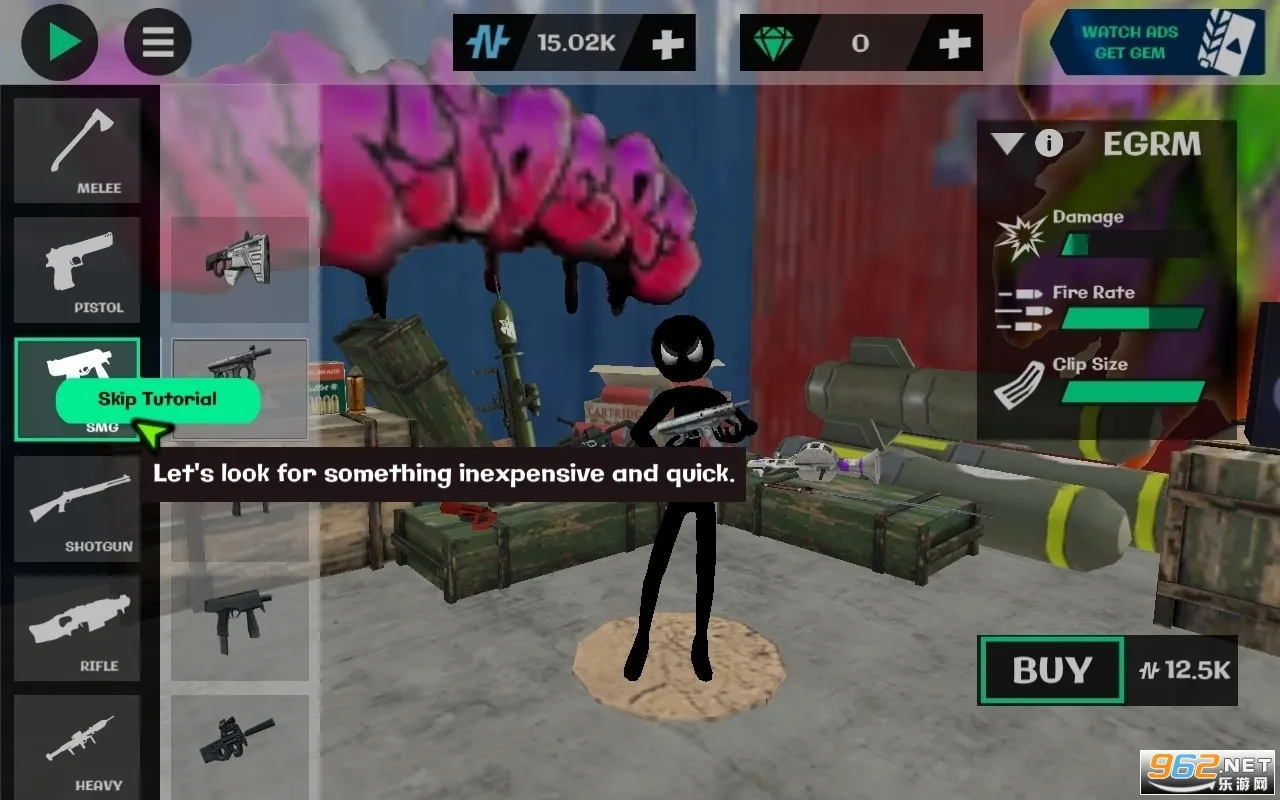Add more cash with the plus button
Screen dimensions: 1280x800
pos(667,43)
